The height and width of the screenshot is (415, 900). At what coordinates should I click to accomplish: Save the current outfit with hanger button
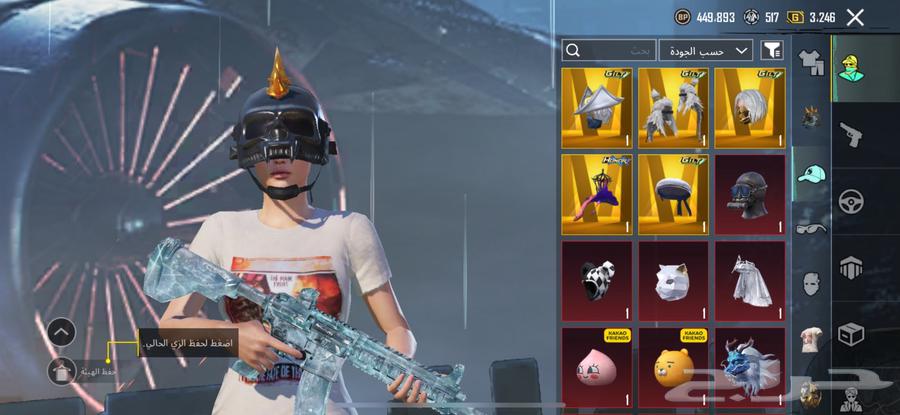coord(61,371)
